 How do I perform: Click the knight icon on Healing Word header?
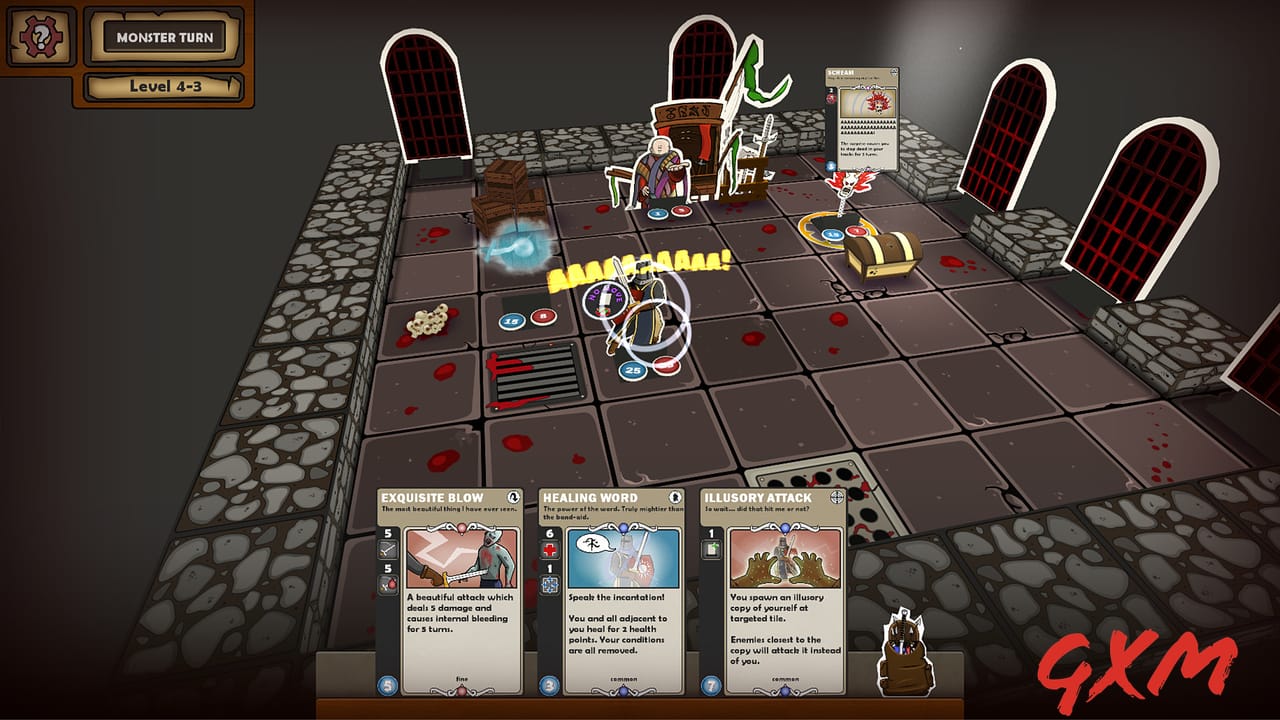[x=674, y=497]
